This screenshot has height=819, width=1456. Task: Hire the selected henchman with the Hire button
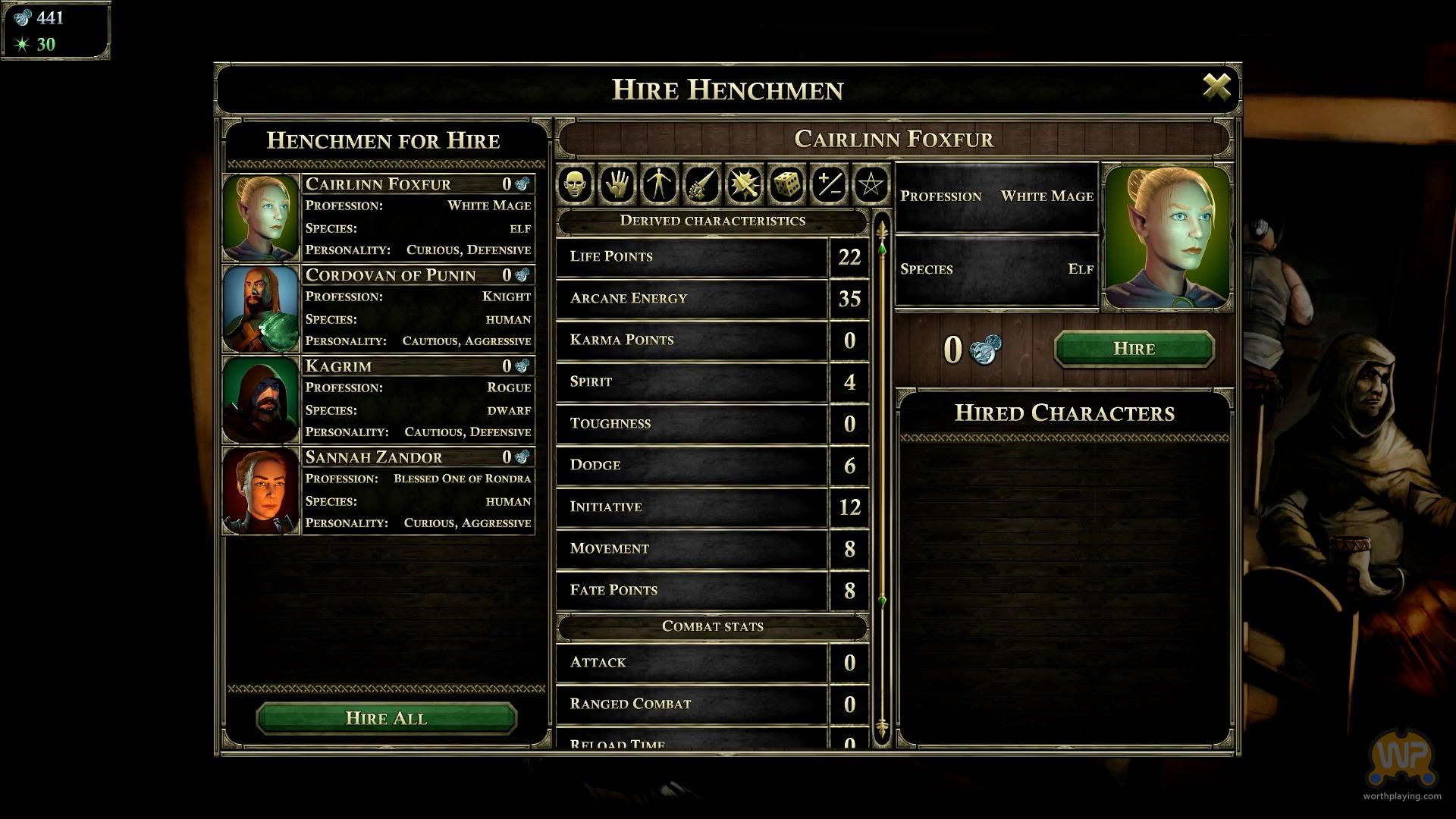point(1134,349)
